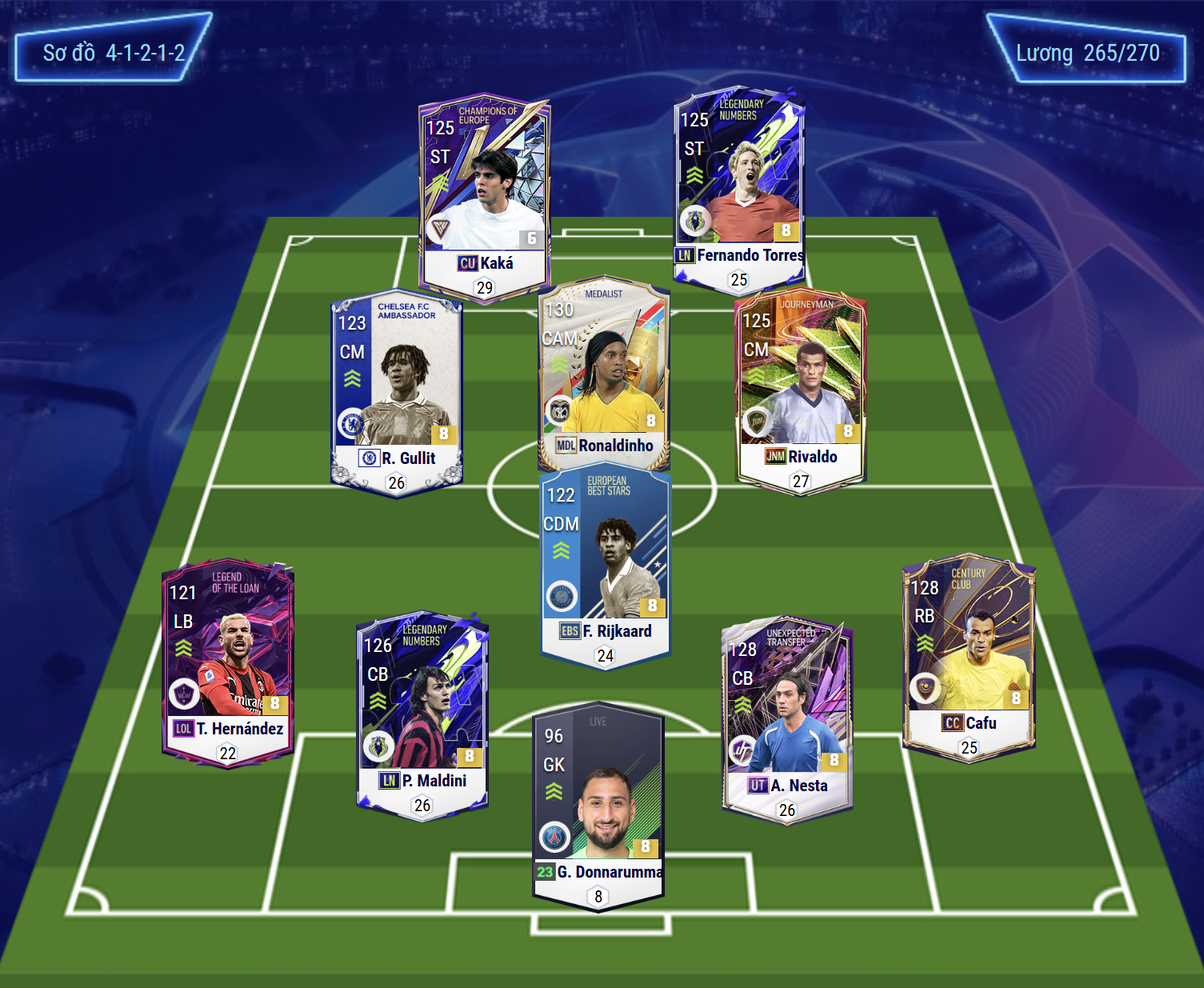
Task: Choose T. Hernández at left back
Action: click(228, 662)
